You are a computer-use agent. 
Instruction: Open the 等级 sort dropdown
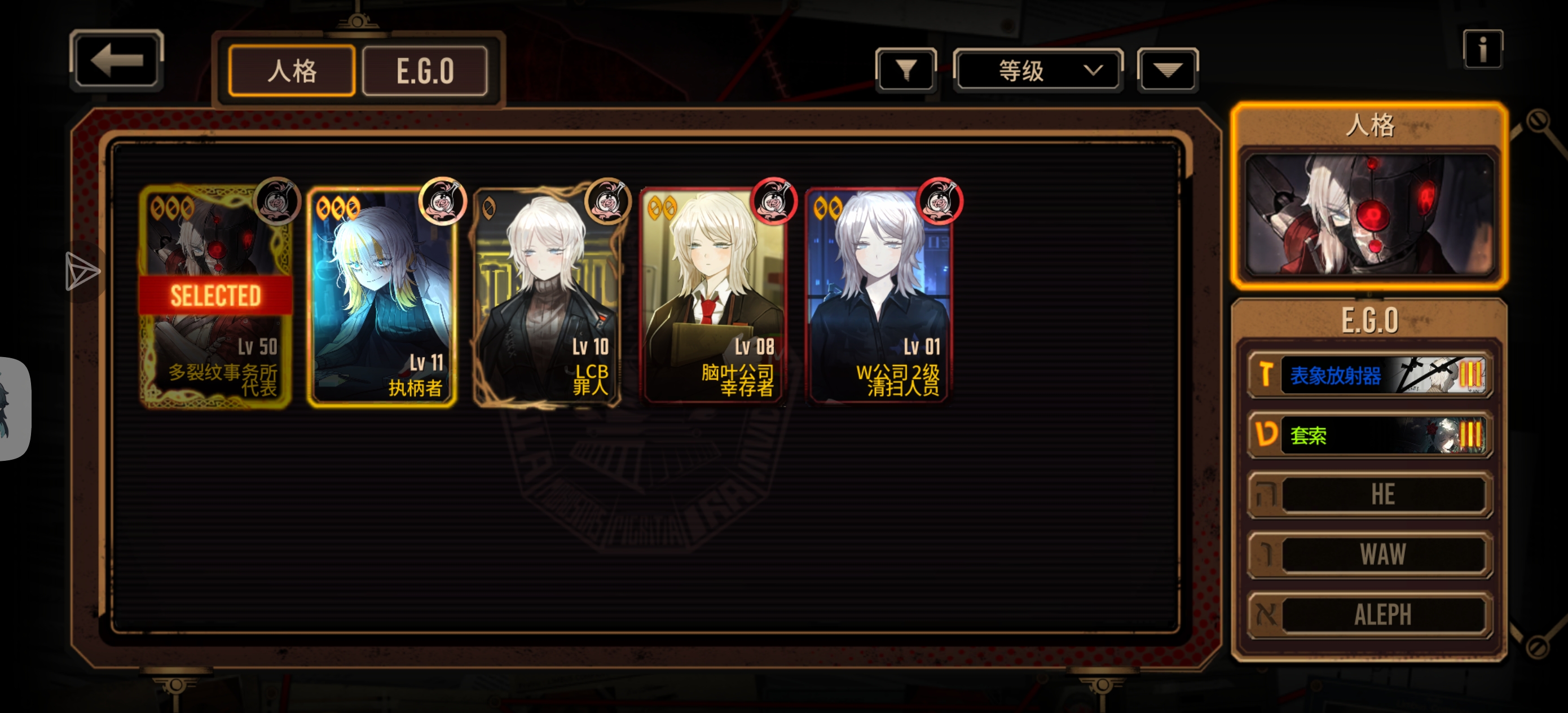[1038, 71]
